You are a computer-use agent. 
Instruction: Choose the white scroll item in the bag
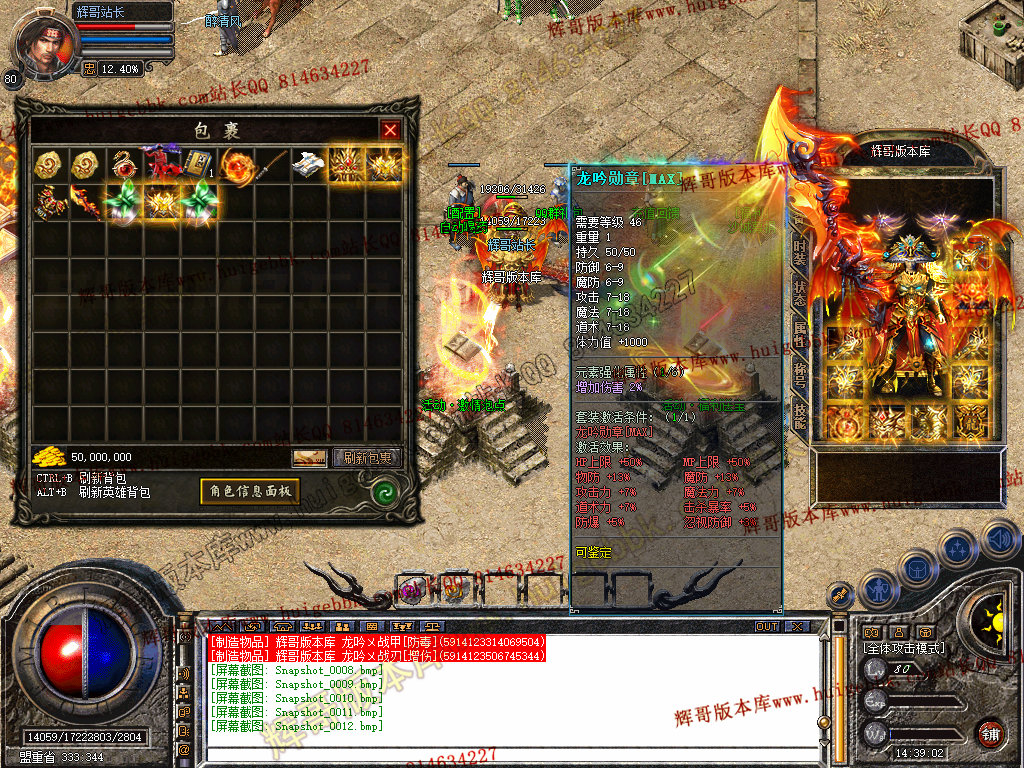coord(309,165)
